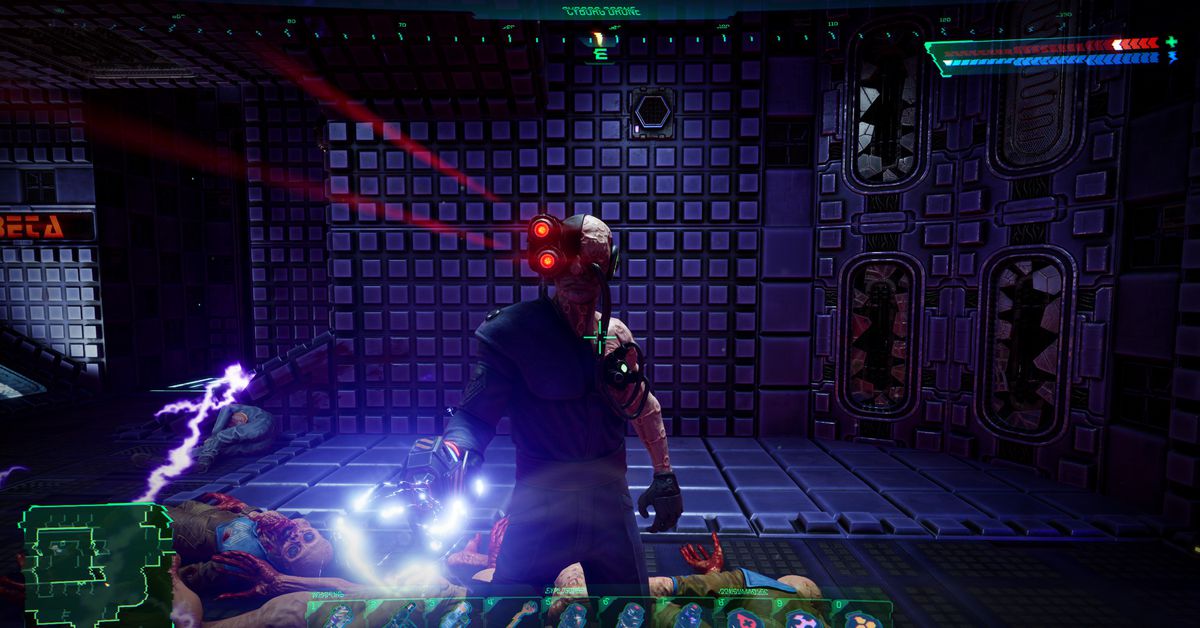Viewport: 1200px width, 628px height.
Task: Select weapon hotbar slot 1
Action: (x=338, y=616)
